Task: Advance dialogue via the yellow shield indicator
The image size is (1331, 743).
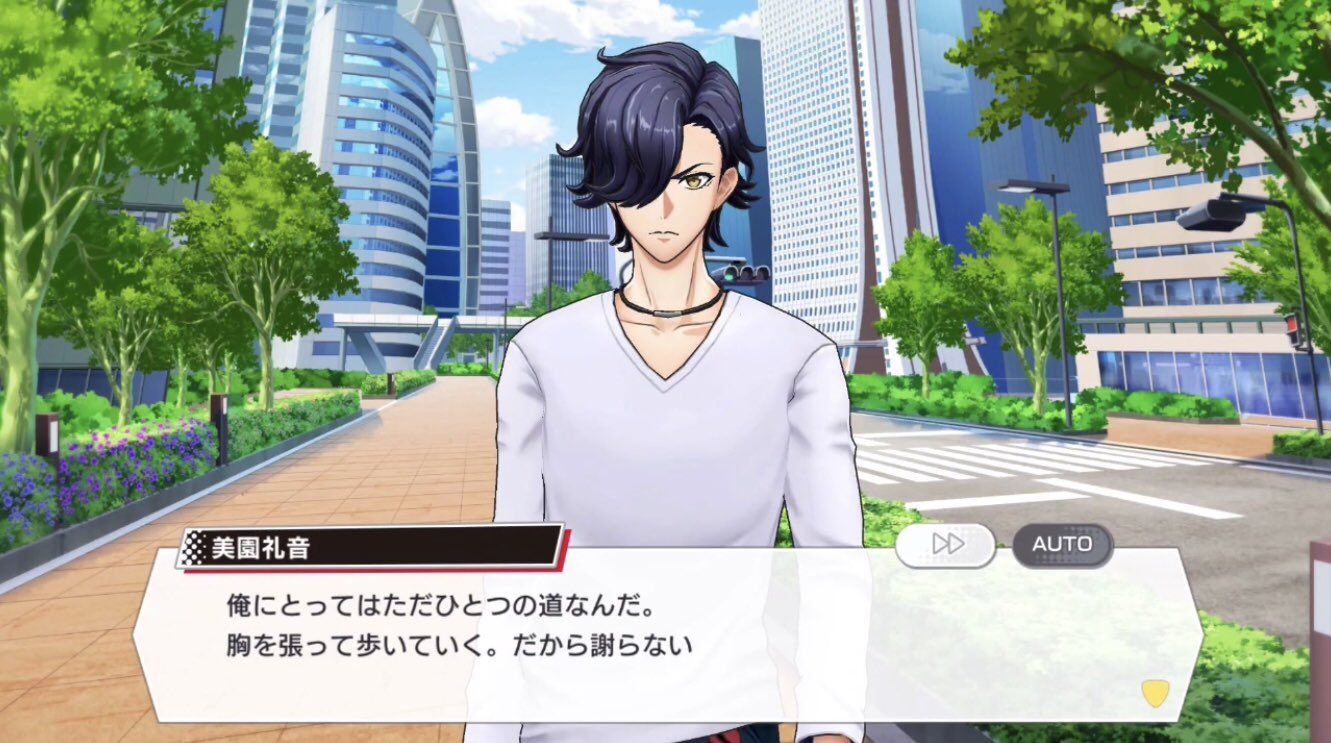Action: pyautogui.click(x=1155, y=693)
